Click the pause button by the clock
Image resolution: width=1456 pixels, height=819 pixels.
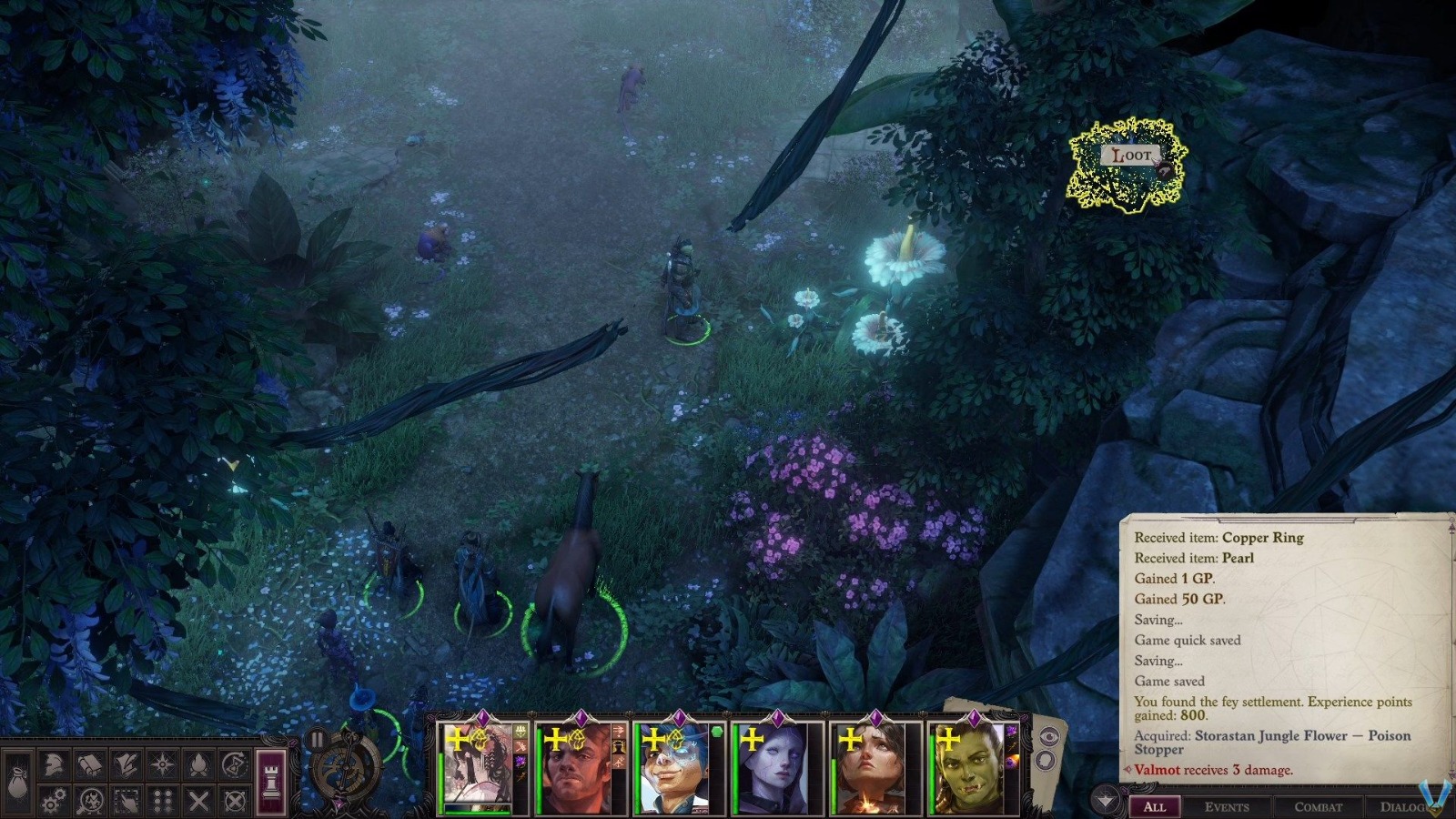click(x=317, y=739)
